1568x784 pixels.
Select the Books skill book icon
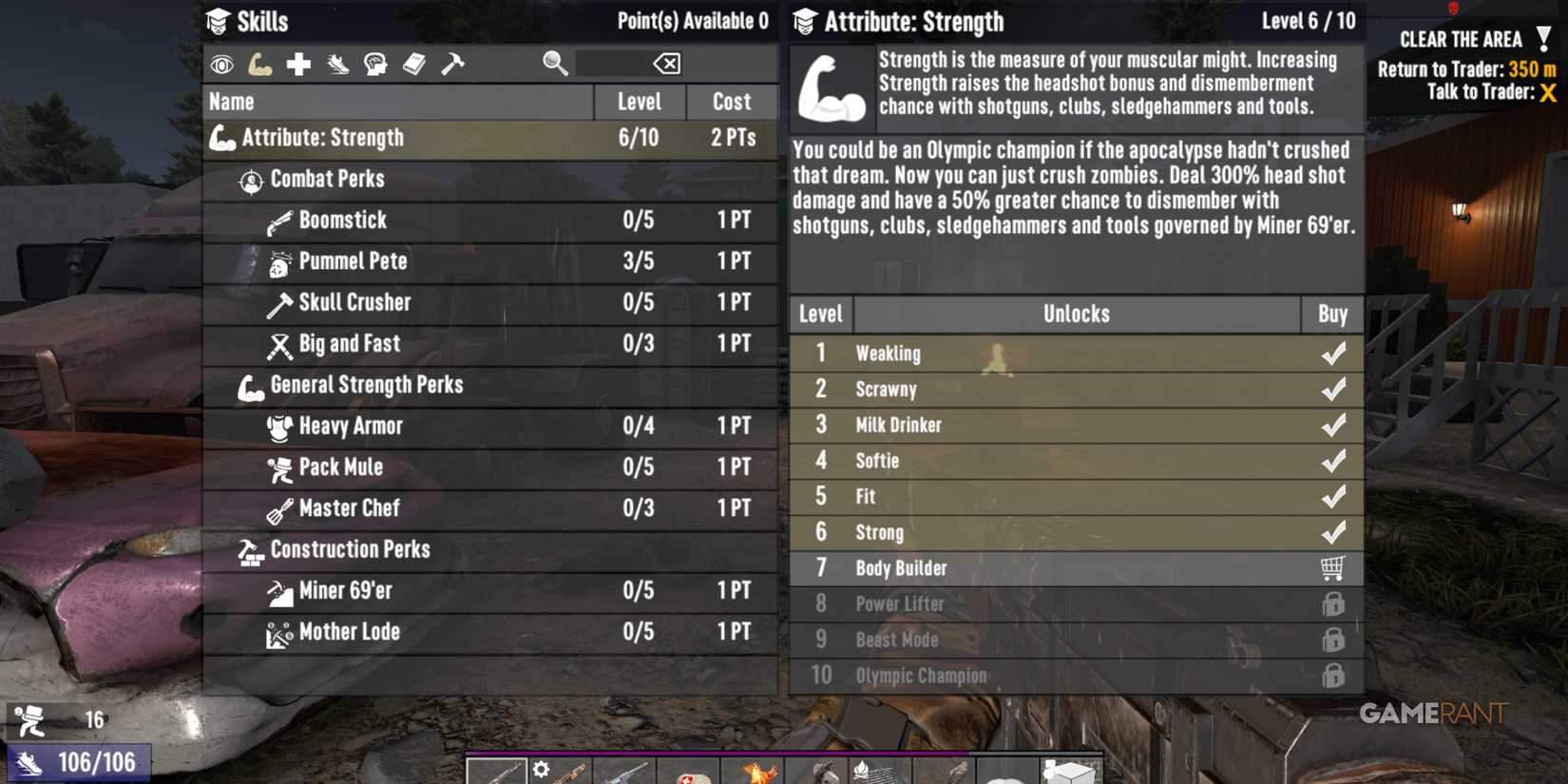coord(415,63)
